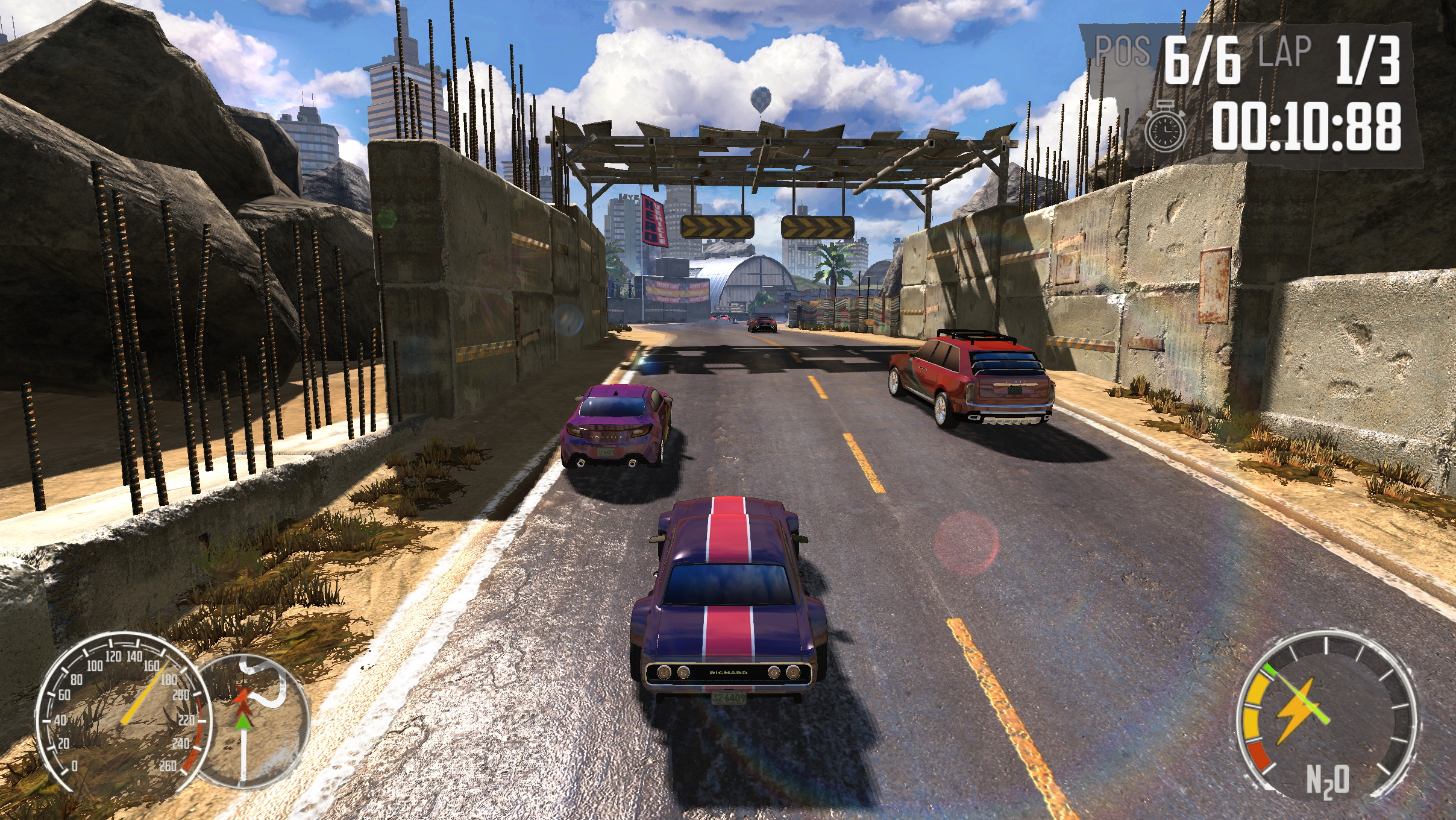Activate the N2O lightning bolt boost

[x=1297, y=711]
